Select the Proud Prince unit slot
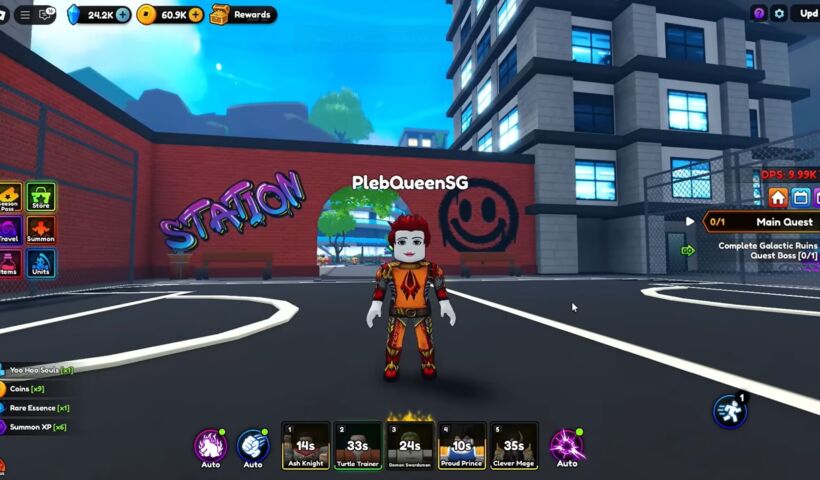Viewport: 820px width, 480px height. [462, 445]
